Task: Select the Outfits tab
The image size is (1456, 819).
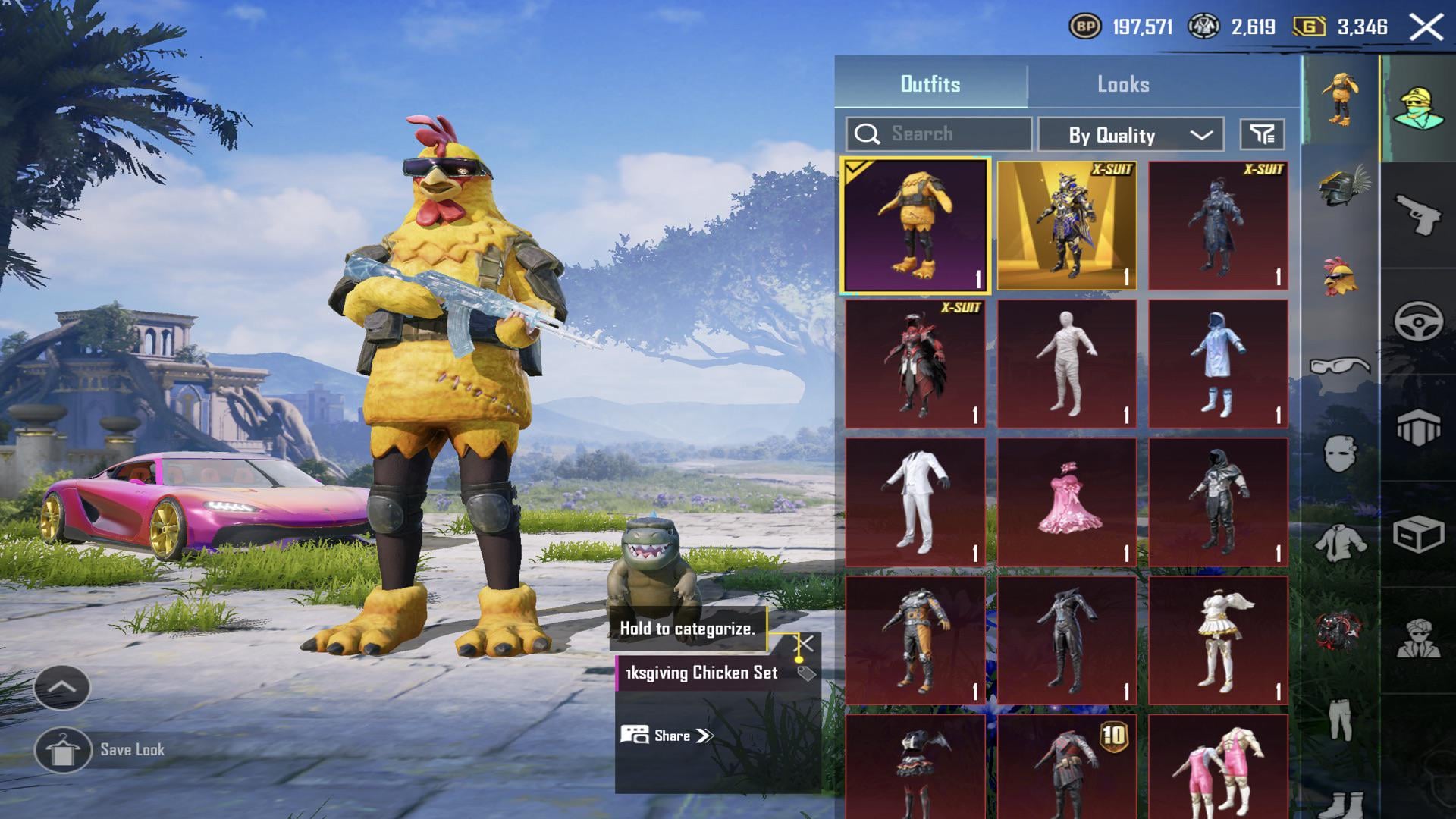Action: (930, 84)
